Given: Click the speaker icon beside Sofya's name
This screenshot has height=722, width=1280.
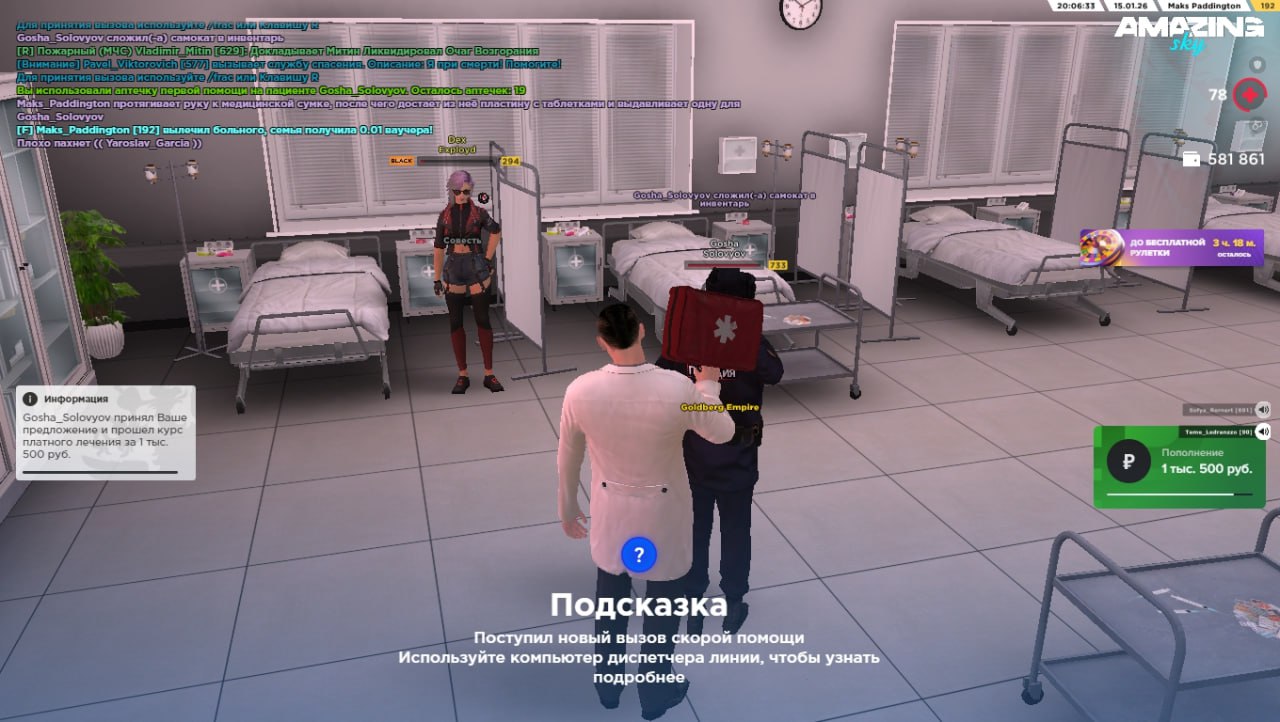Looking at the screenshot, I should tap(1263, 409).
